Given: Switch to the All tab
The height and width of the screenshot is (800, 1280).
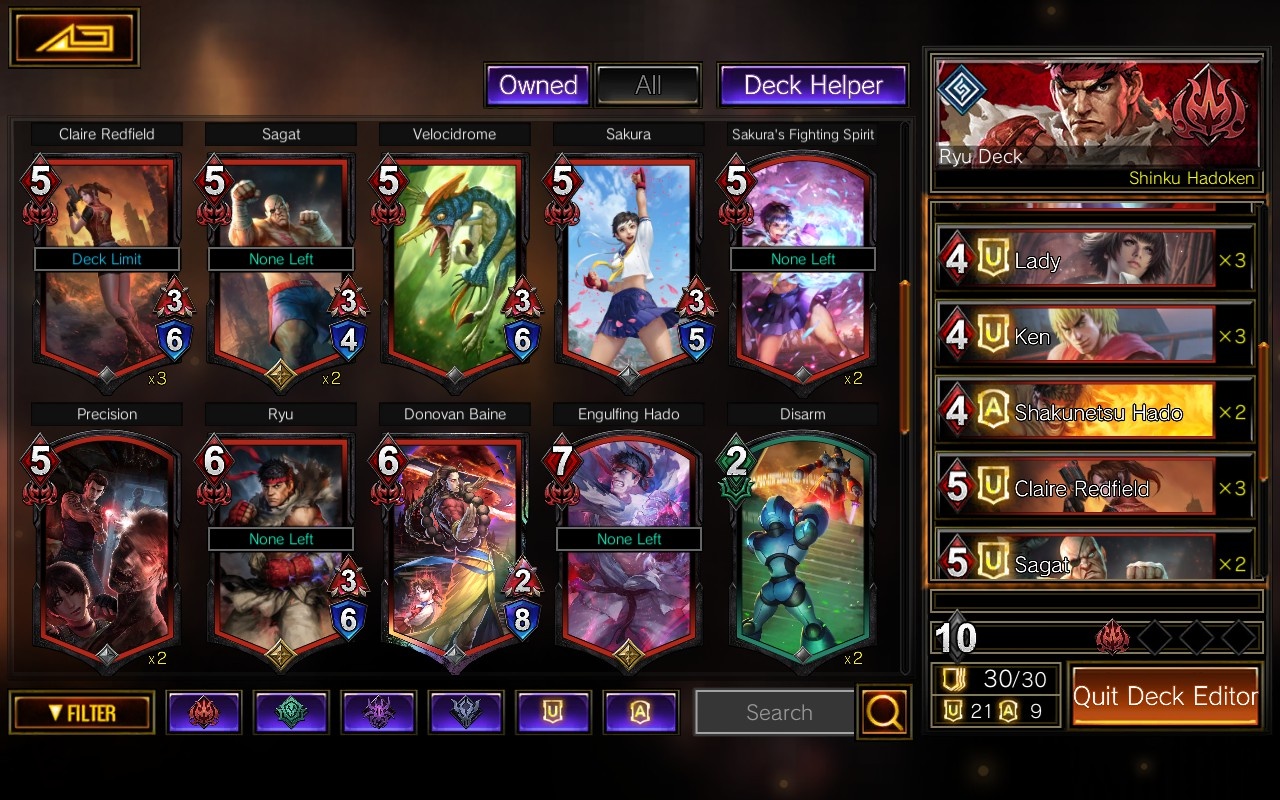Looking at the screenshot, I should [x=649, y=85].
